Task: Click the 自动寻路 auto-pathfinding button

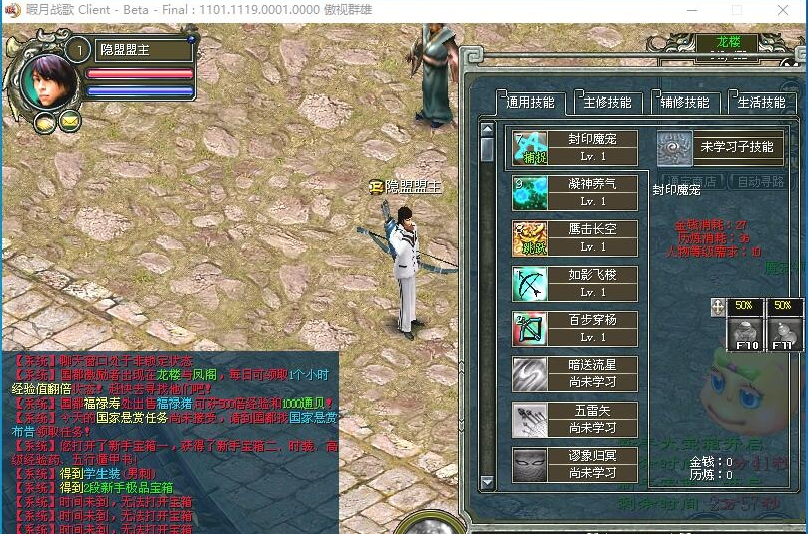Action: point(761,182)
